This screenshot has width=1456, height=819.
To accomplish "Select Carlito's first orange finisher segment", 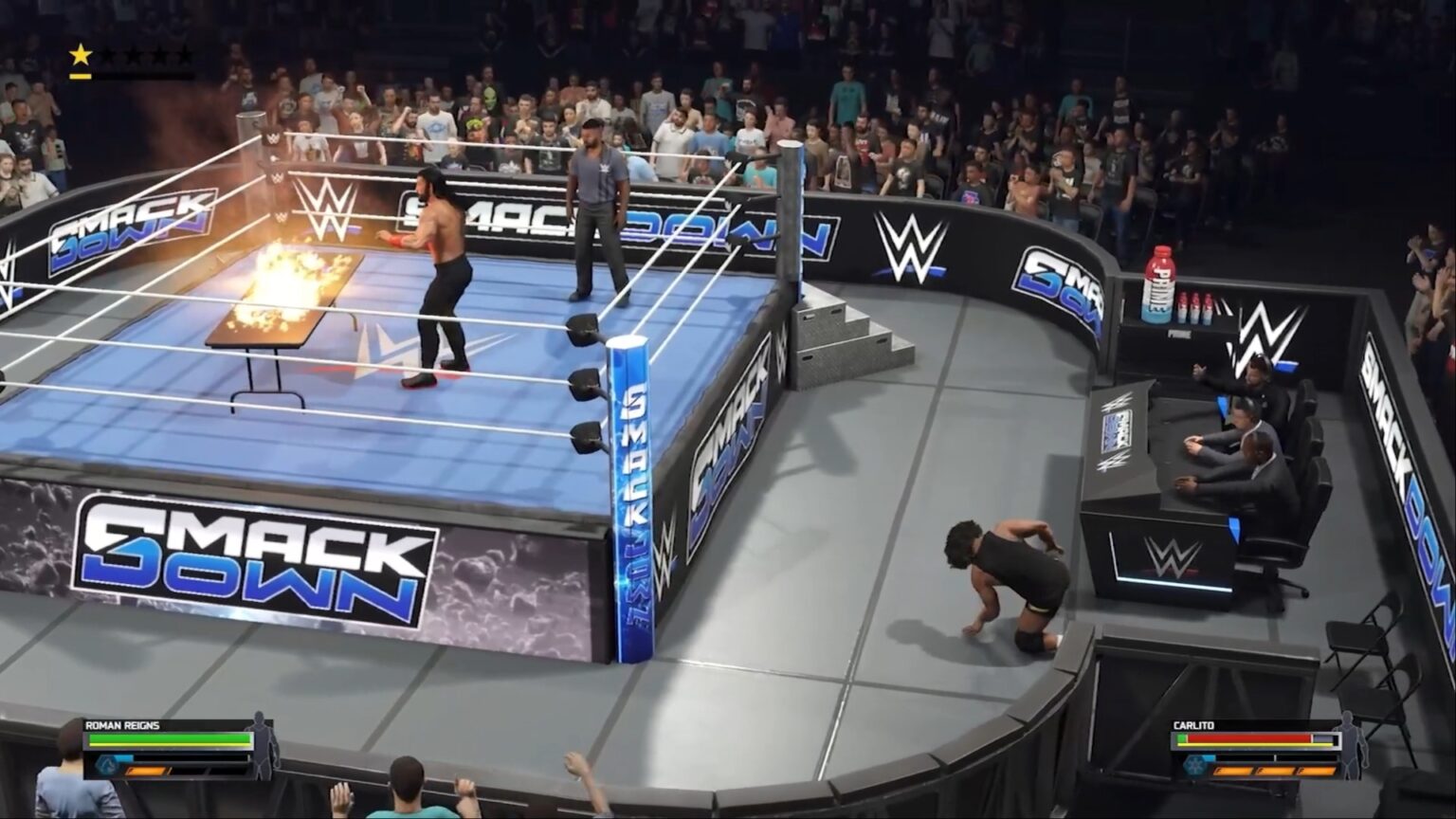I will 1233,771.
